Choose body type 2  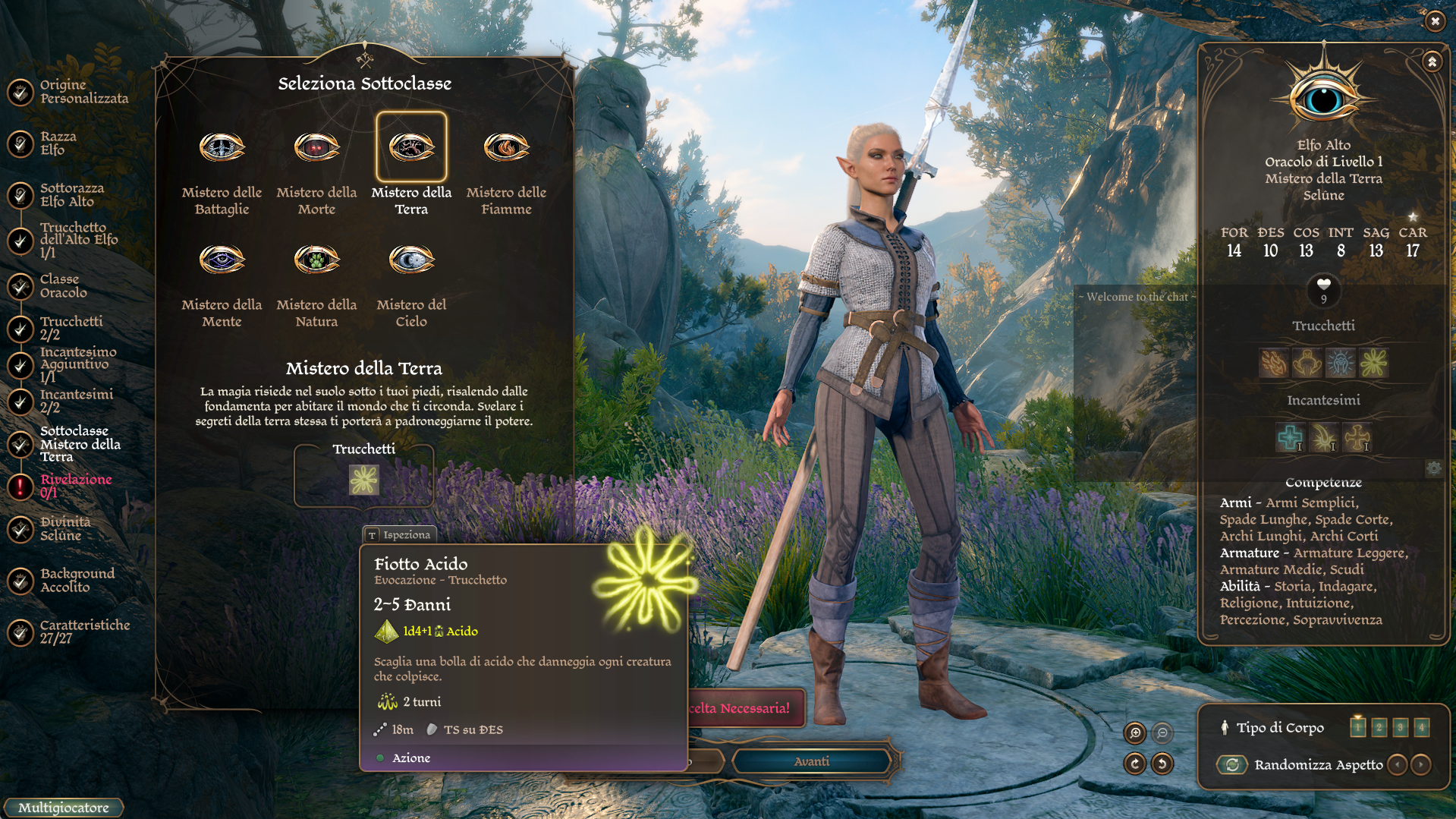pos(1379,728)
